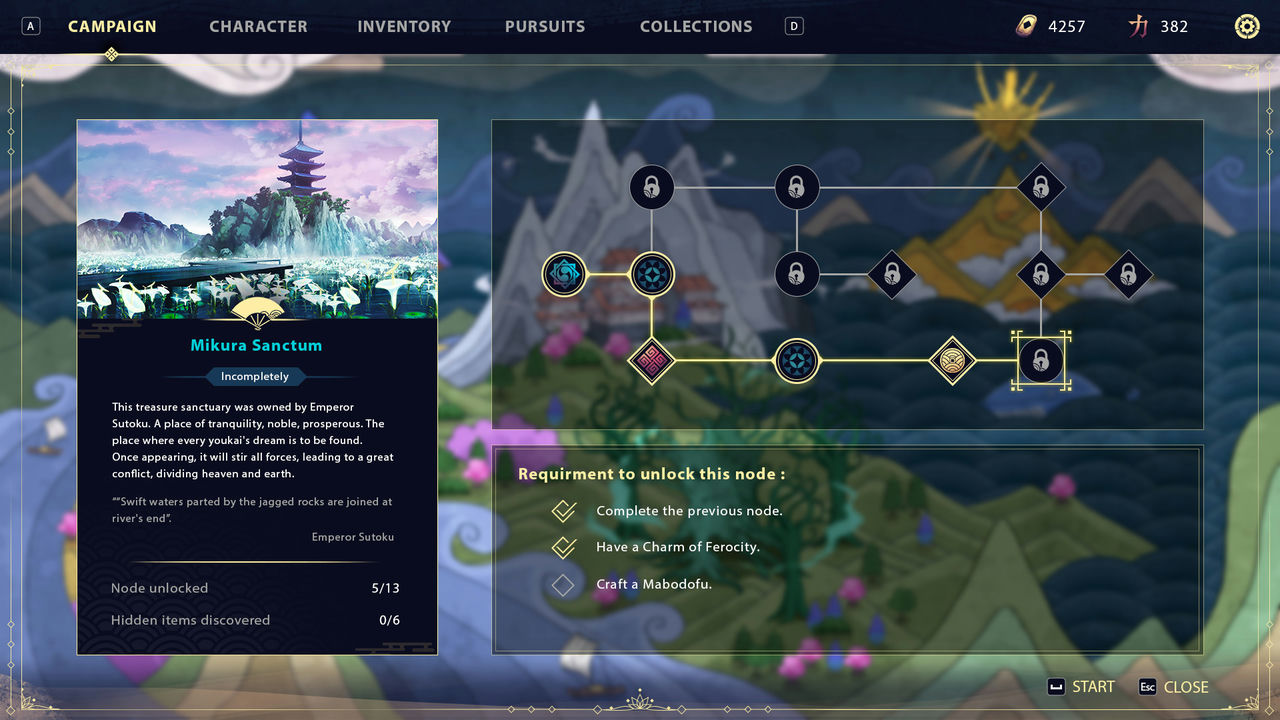
Task: Select the pink spiral diamond node
Action: (x=653, y=361)
